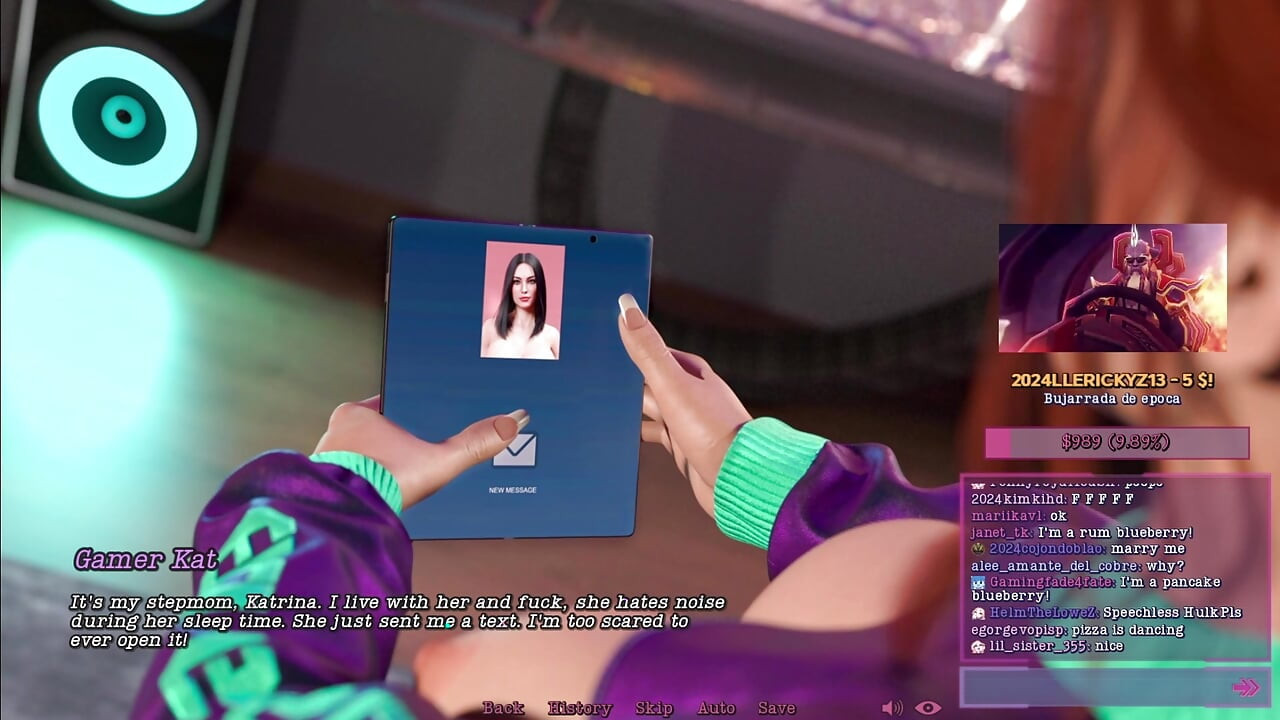This screenshot has width=1280, height=720.
Task: Enable Auto advance mode
Action: [x=718, y=708]
